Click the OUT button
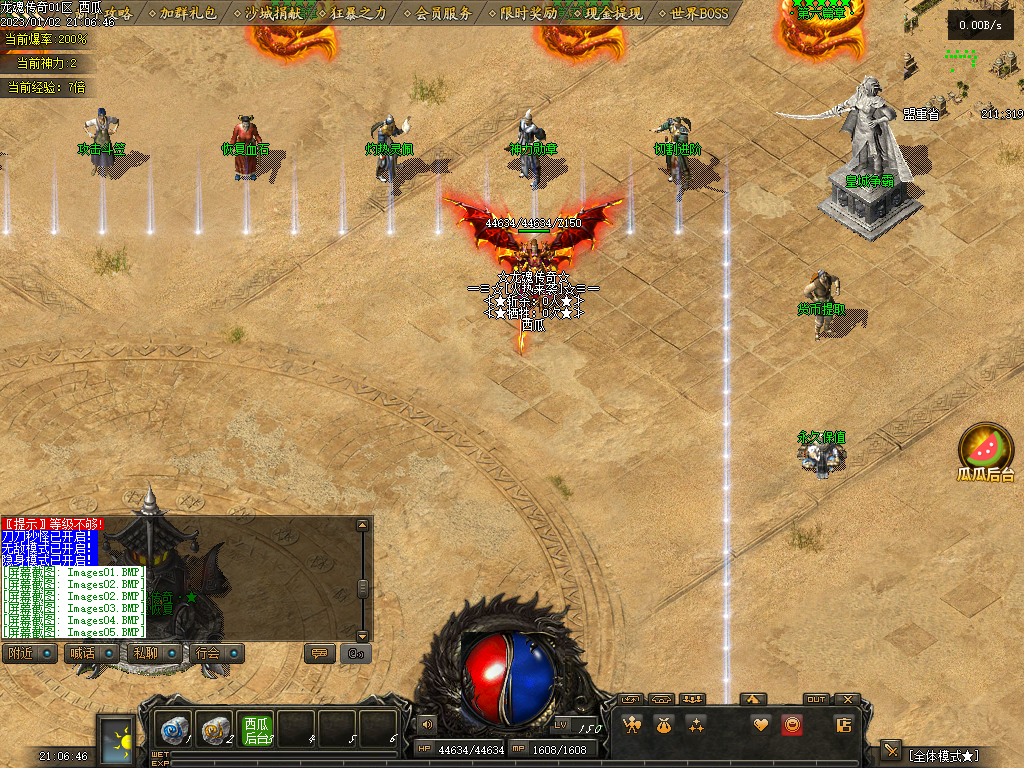 (x=816, y=700)
